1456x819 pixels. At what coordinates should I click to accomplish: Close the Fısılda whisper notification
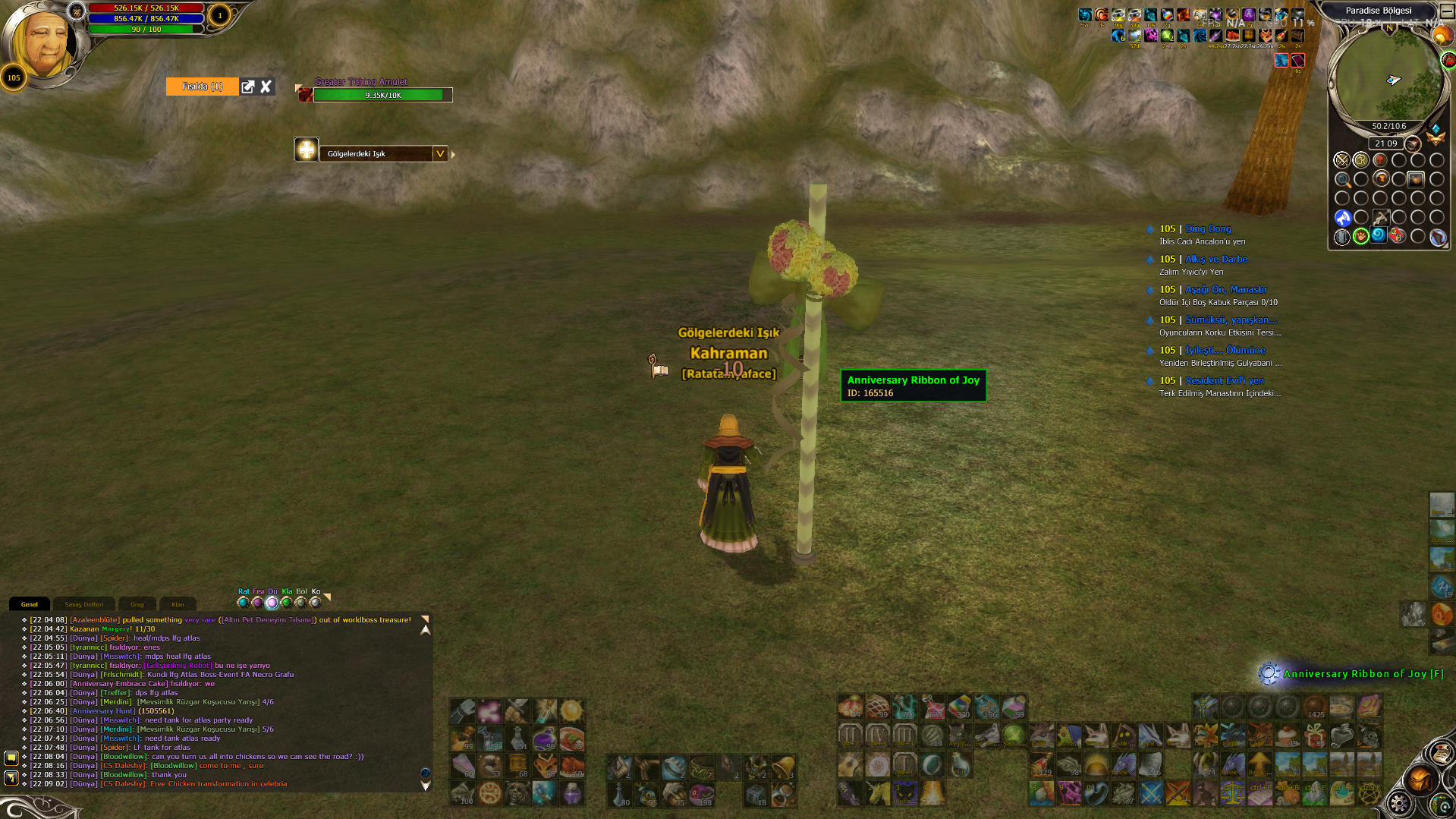266,87
